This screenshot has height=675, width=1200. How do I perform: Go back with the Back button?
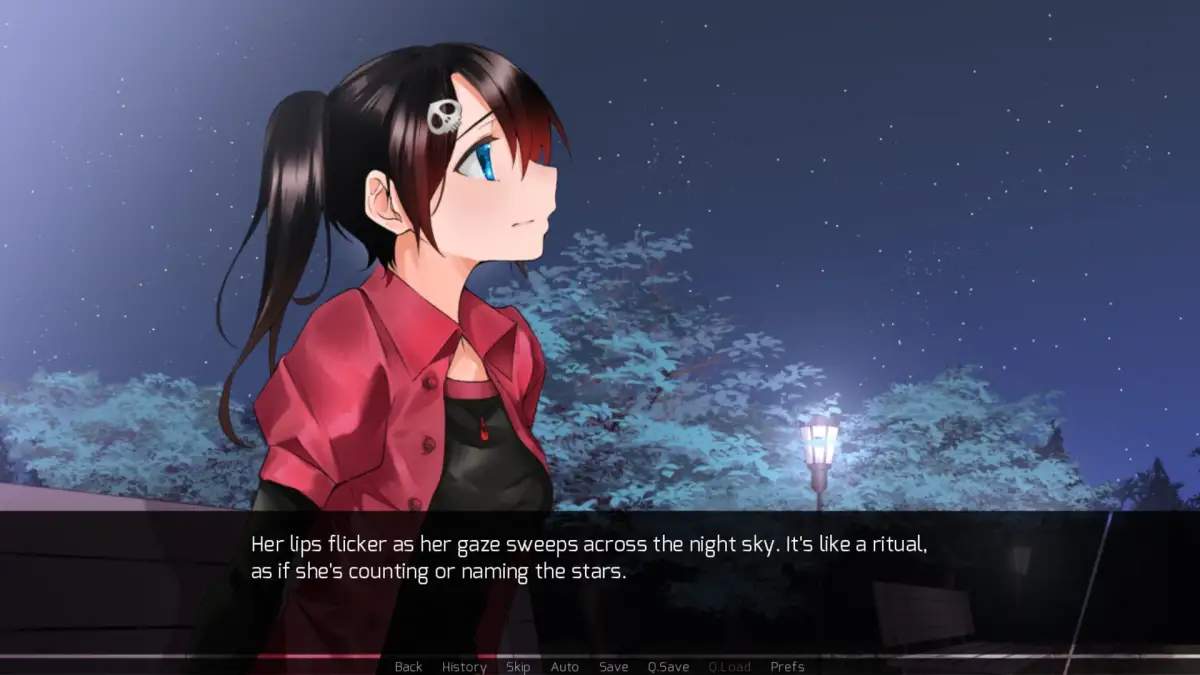point(408,667)
